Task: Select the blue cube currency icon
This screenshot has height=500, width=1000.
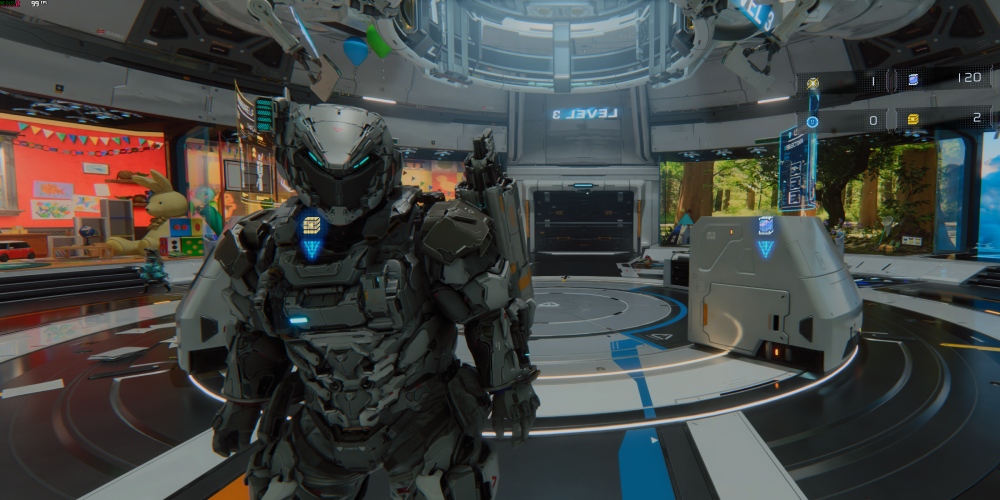Action: (x=912, y=79)
